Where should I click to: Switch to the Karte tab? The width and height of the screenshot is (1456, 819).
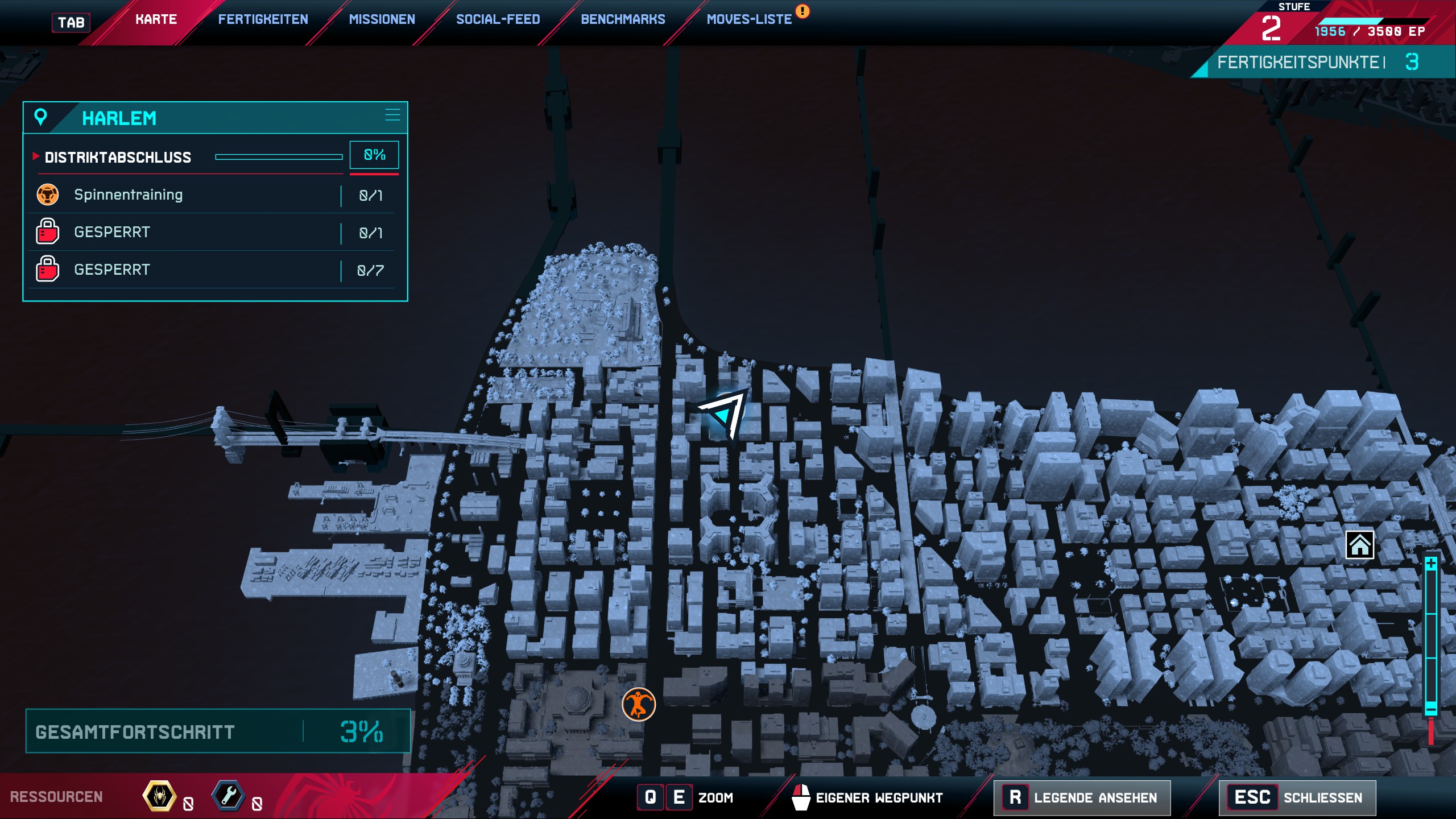156,20
